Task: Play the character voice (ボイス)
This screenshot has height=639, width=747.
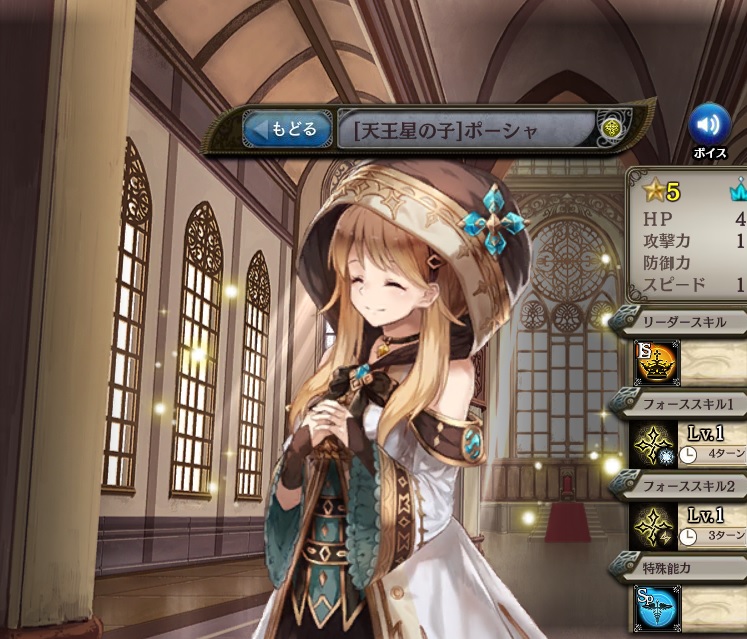Action: [x=708, y=124]
